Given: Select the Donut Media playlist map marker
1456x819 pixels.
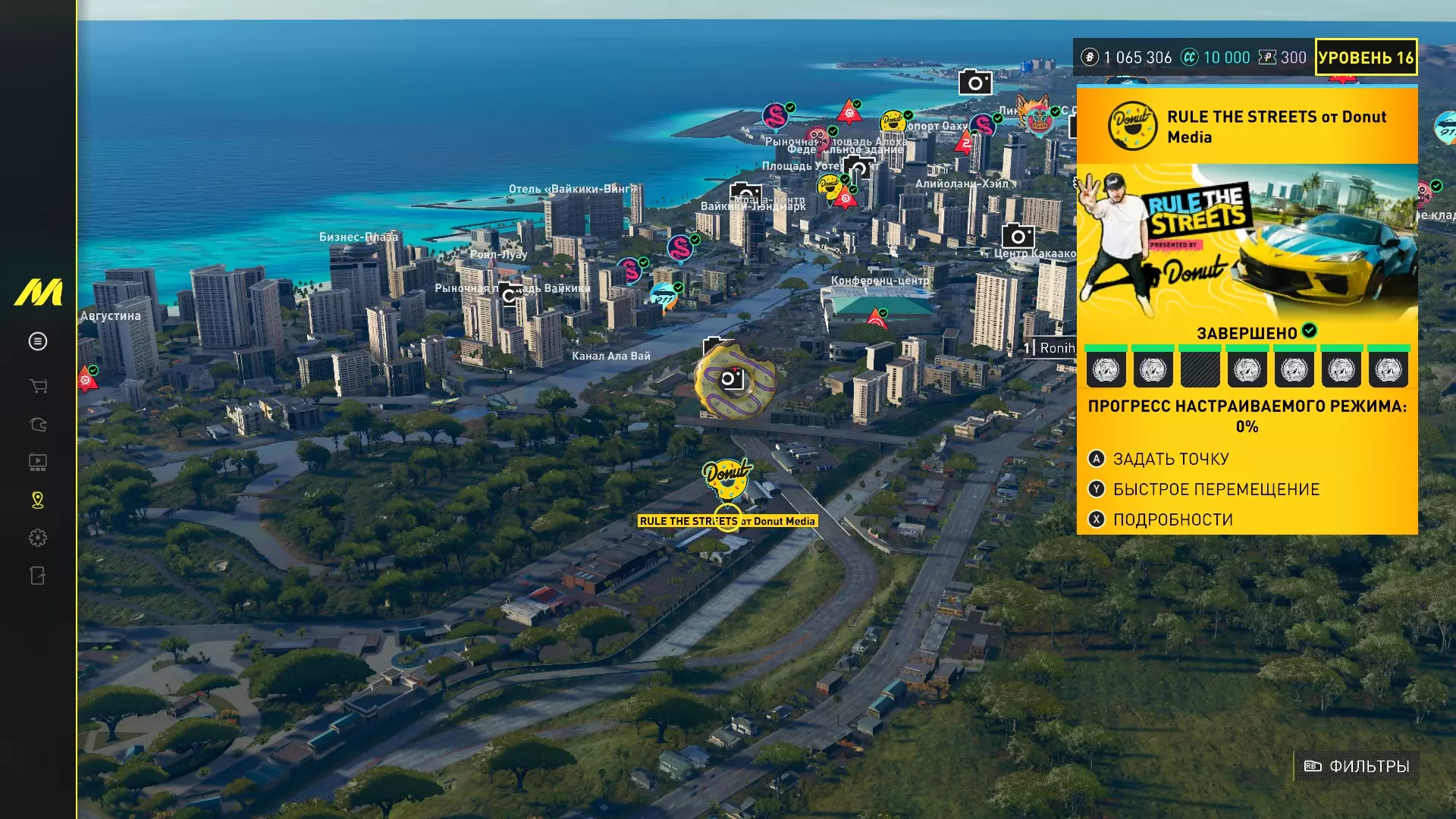Looking at the screenshot, I should click(727, 476).
